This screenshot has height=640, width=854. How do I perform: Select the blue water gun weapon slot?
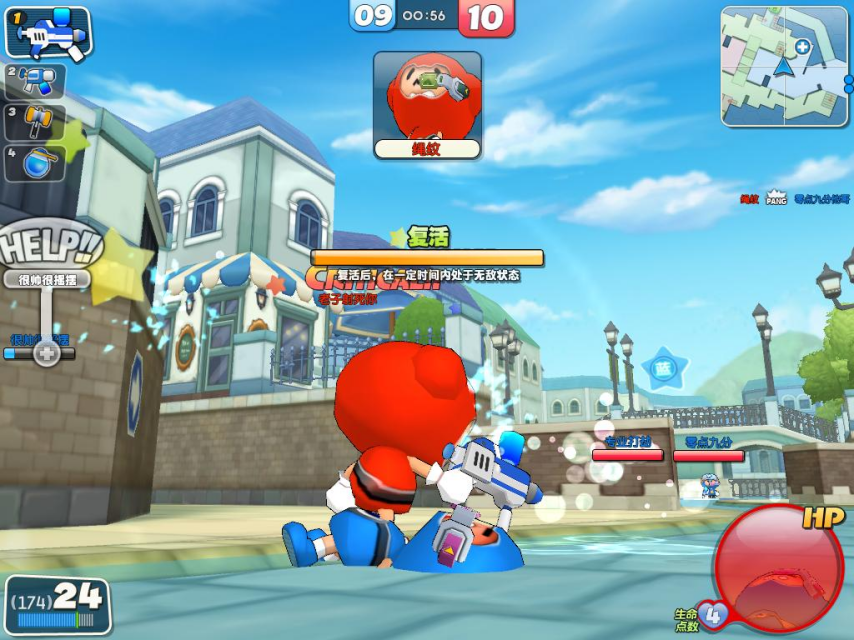coord(48,33)
